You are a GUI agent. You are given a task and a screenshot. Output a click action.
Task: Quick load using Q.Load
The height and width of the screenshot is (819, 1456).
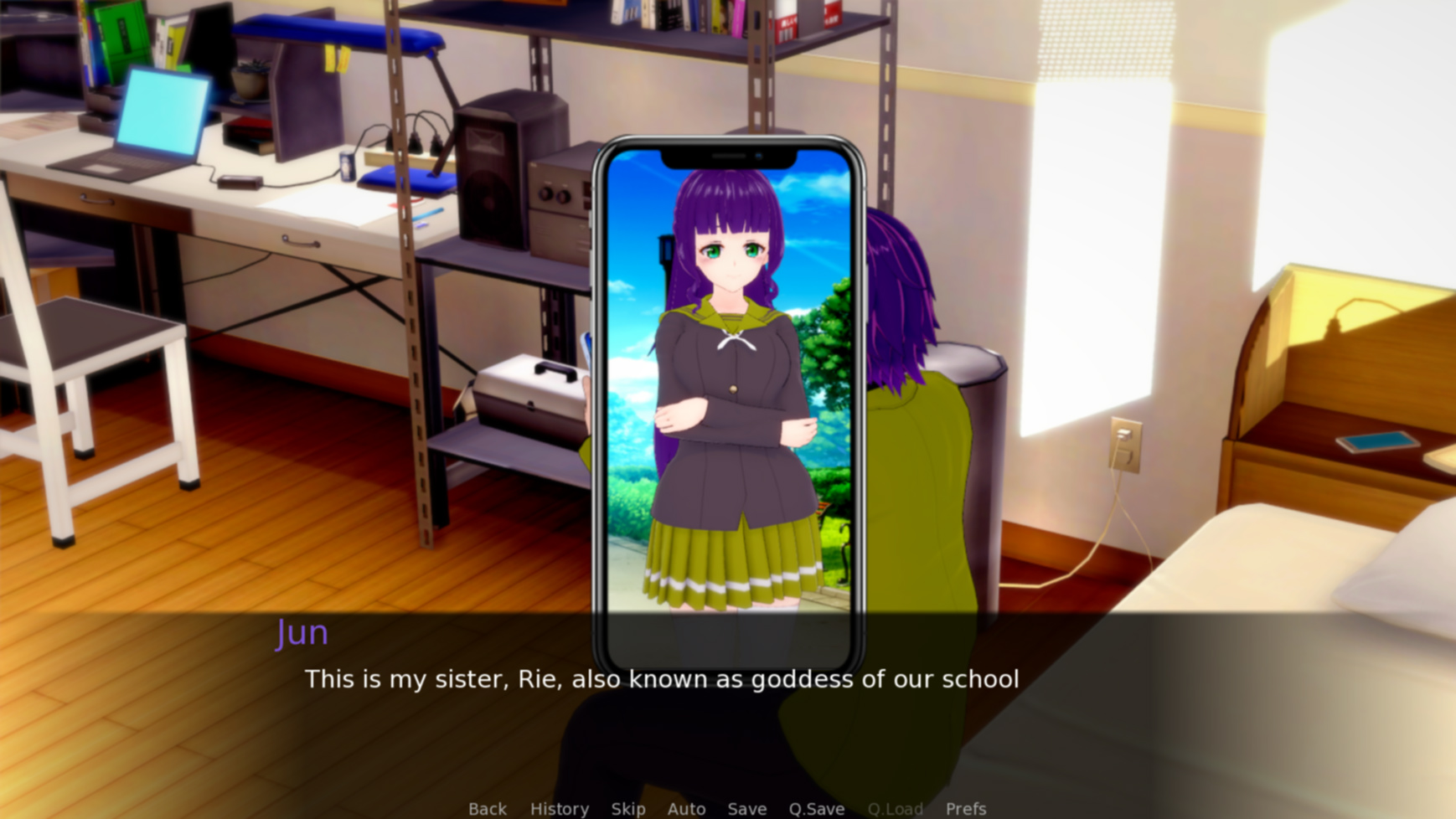[x=895, y=808]
